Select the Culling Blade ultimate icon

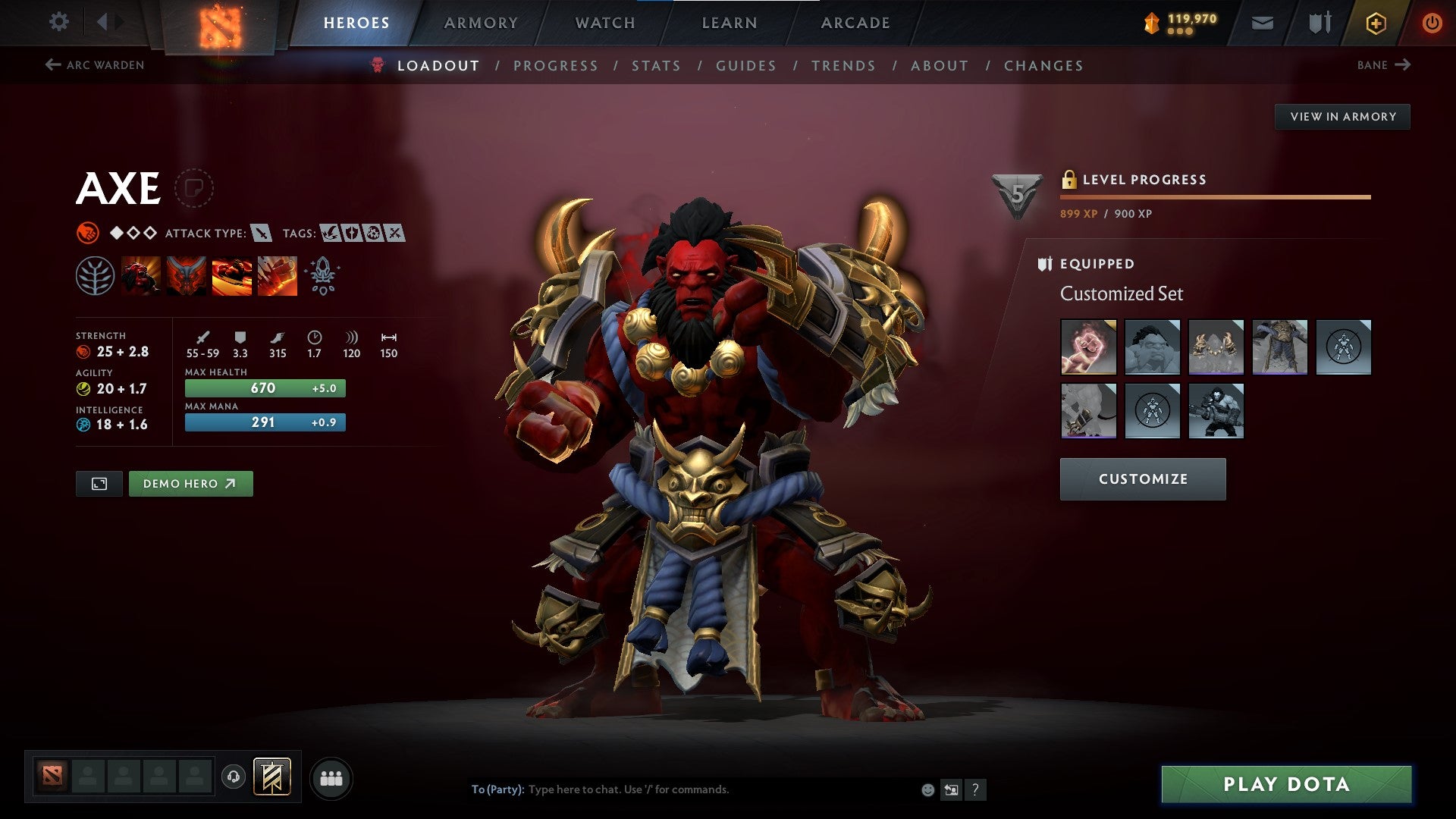coord(278,275)
